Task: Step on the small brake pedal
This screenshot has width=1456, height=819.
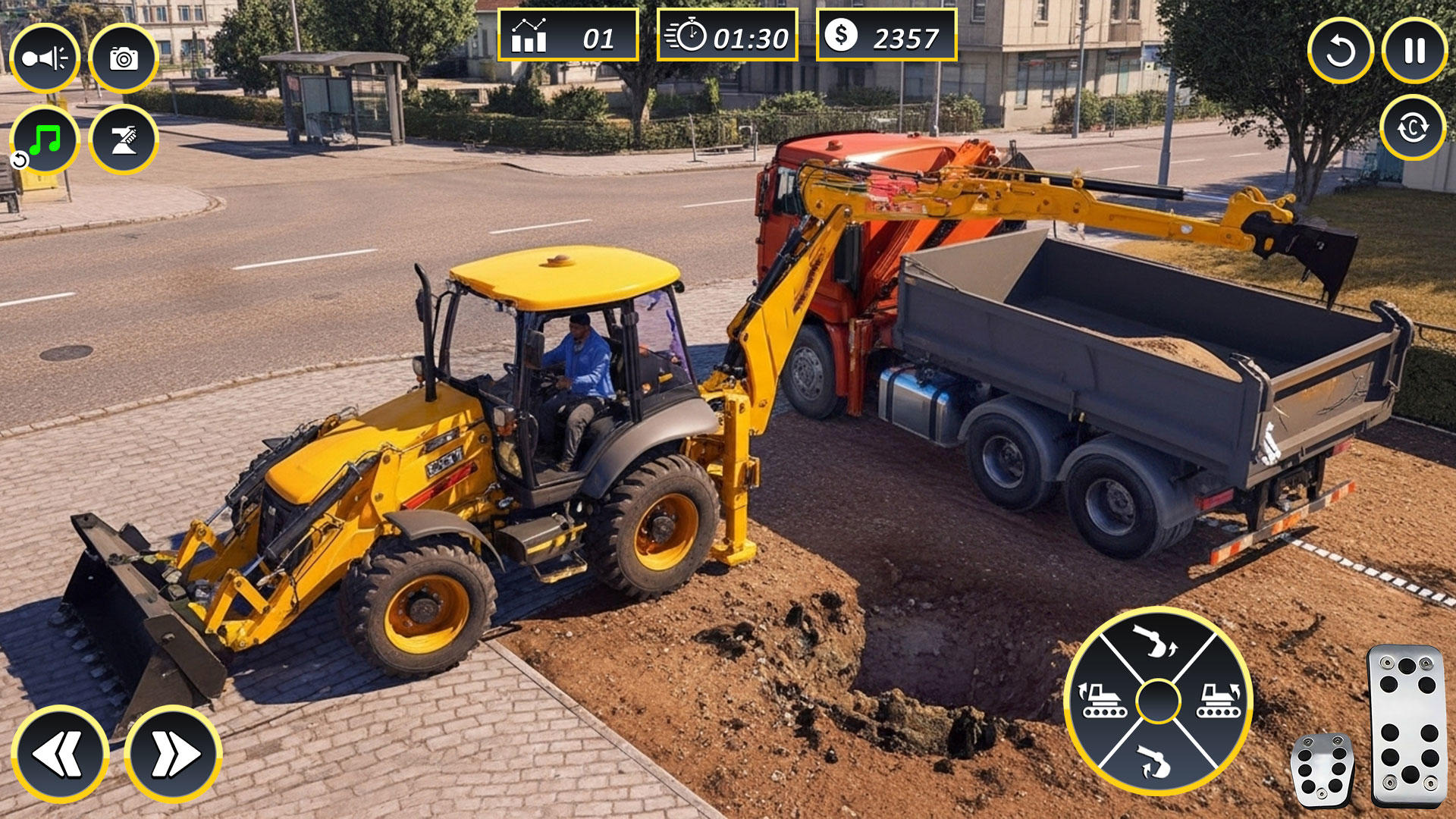Action: pos(1322,769)
